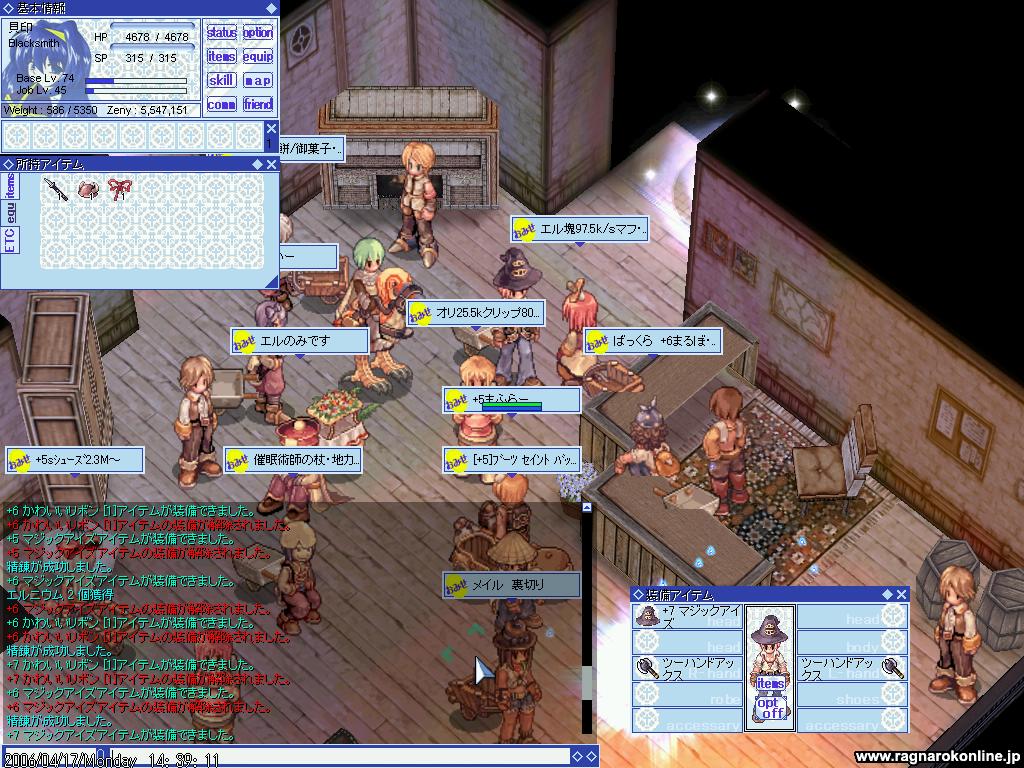Select the pink hat item in inventory
1024x768 pixels.
pos(88,189)
